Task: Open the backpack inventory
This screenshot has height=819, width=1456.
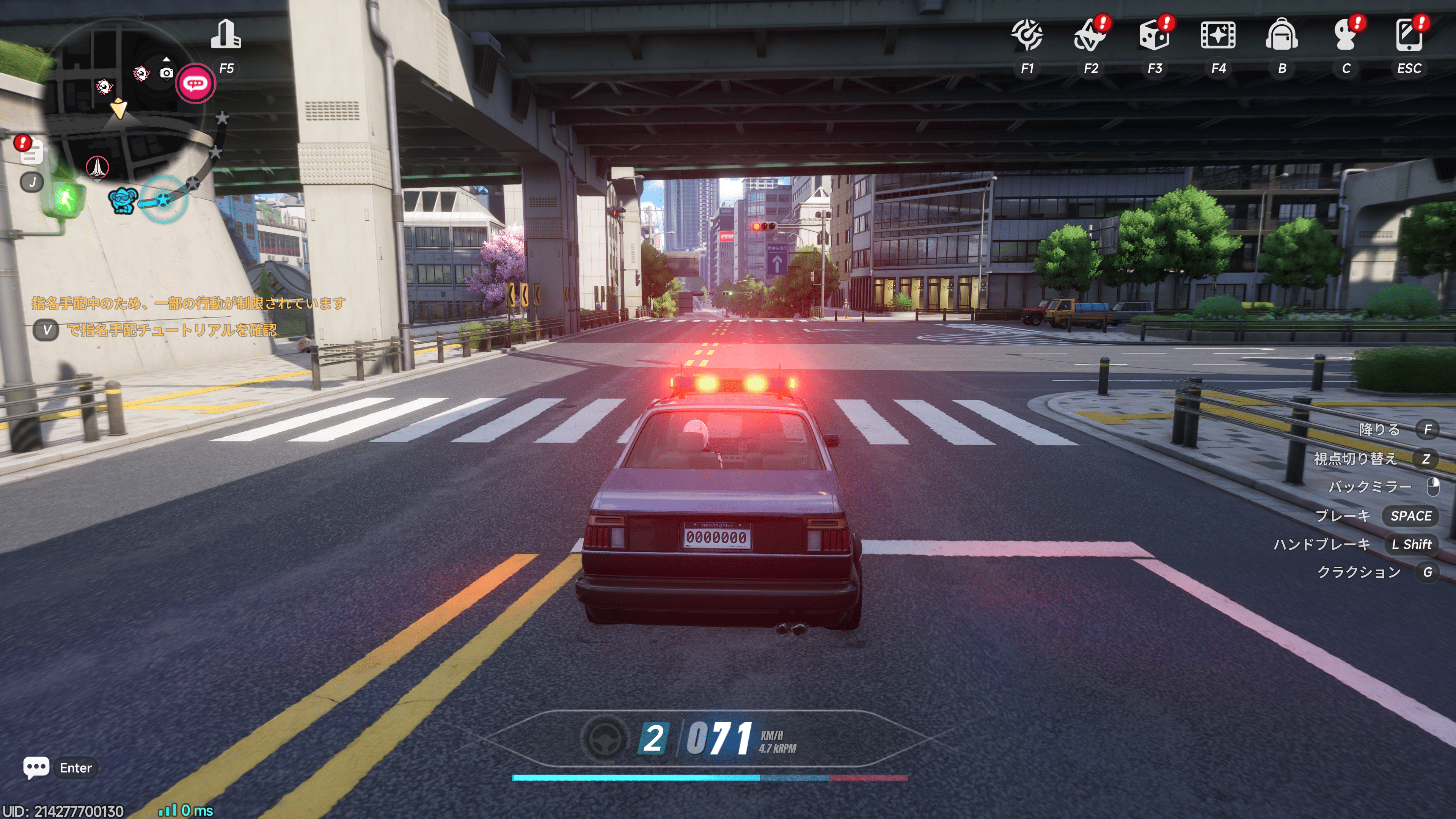Action: 1281,35
